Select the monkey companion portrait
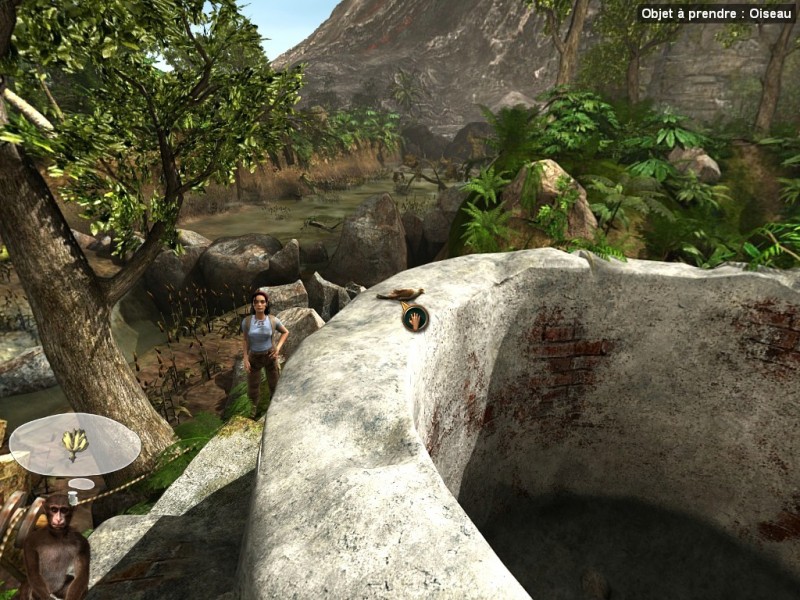 coord(55,545)
